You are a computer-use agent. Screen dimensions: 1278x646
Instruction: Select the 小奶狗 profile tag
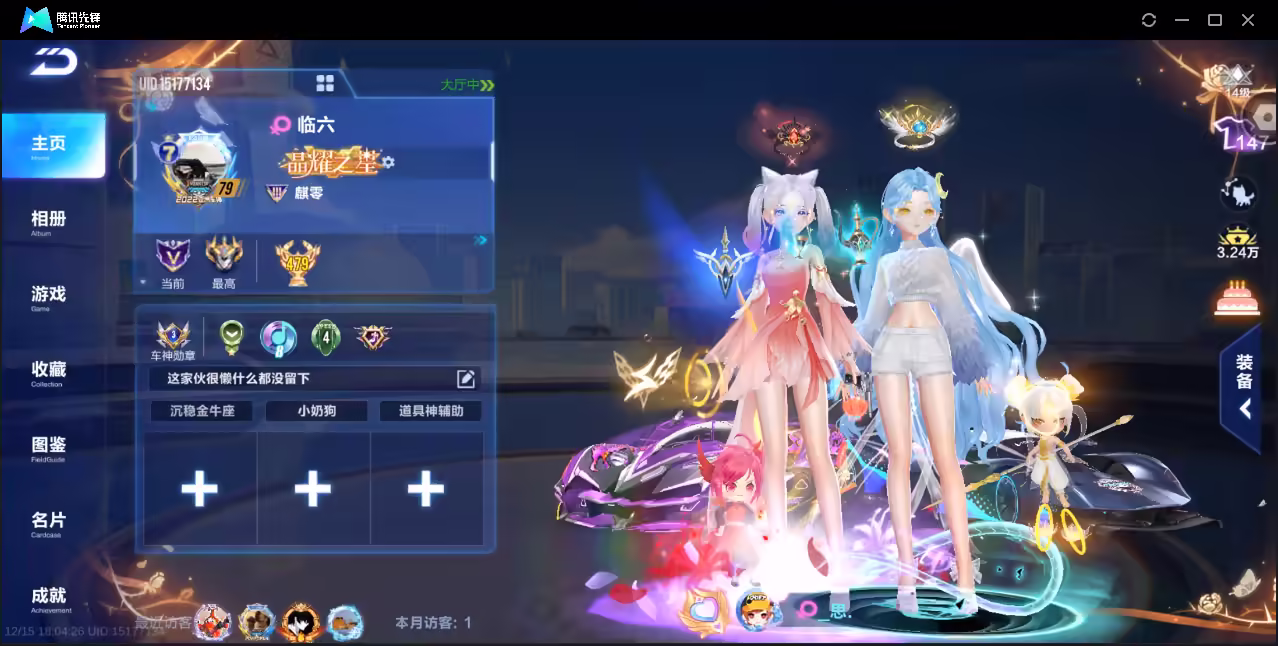[x=316, y=410]
